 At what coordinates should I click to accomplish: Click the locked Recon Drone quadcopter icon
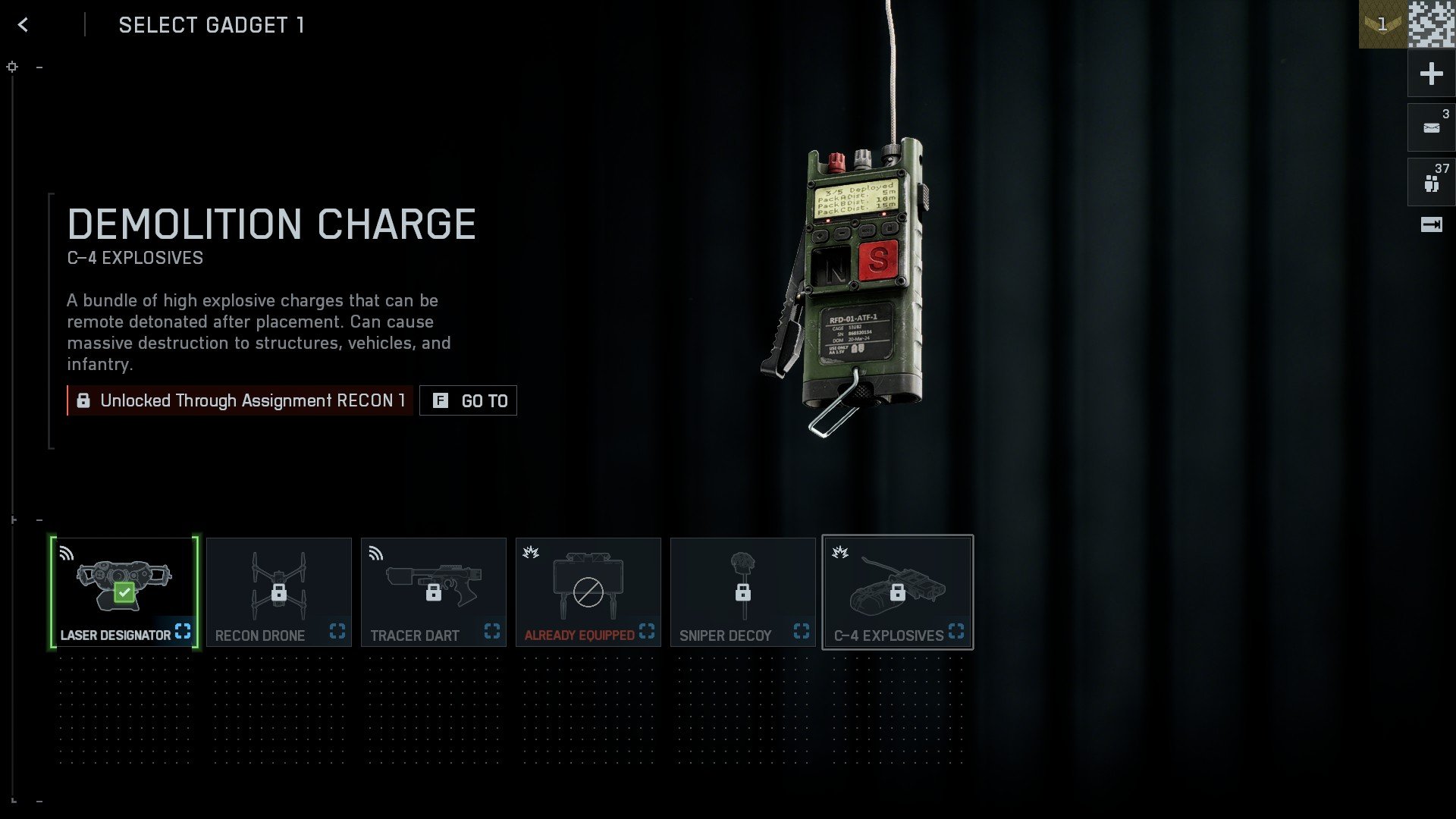279,580
